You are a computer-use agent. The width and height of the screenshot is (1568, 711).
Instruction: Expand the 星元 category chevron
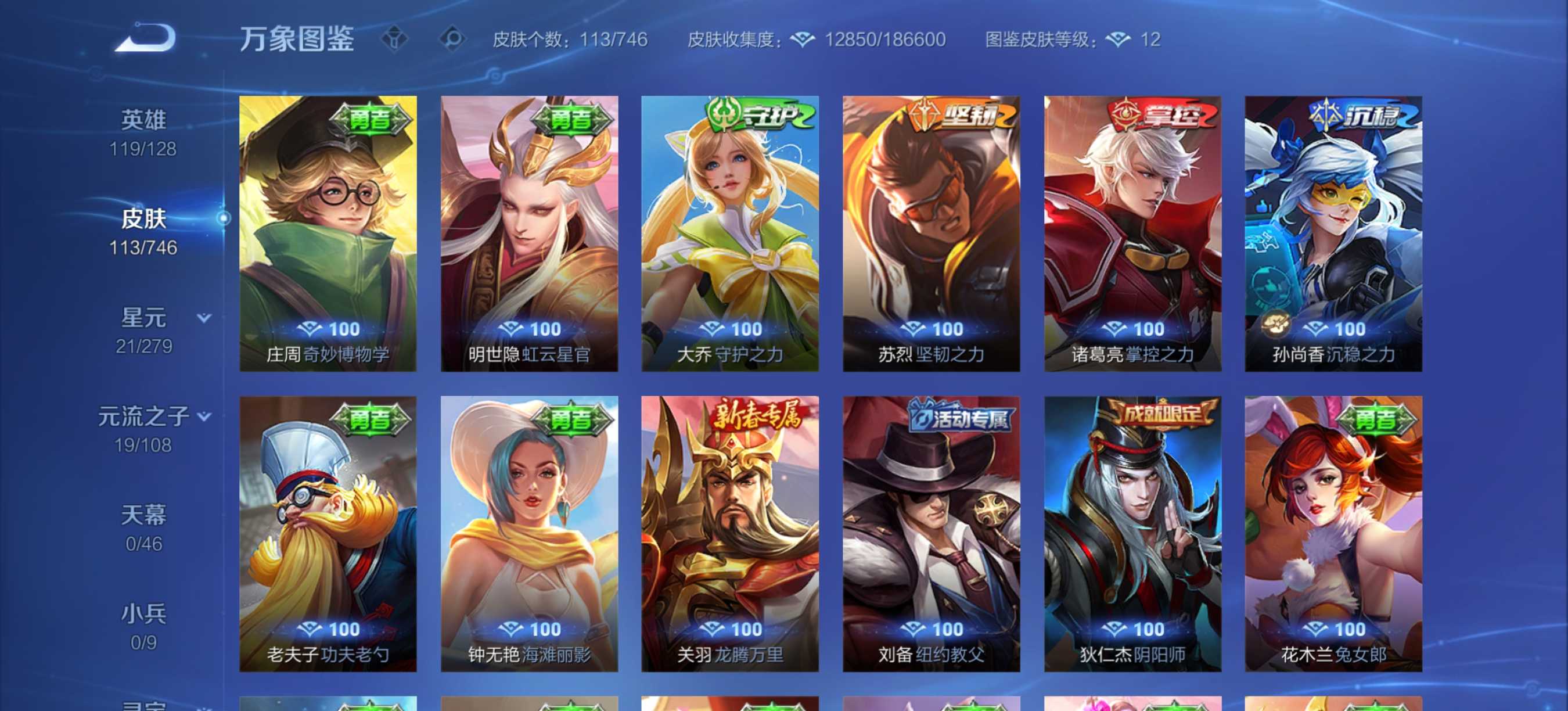tap(204, 317)
